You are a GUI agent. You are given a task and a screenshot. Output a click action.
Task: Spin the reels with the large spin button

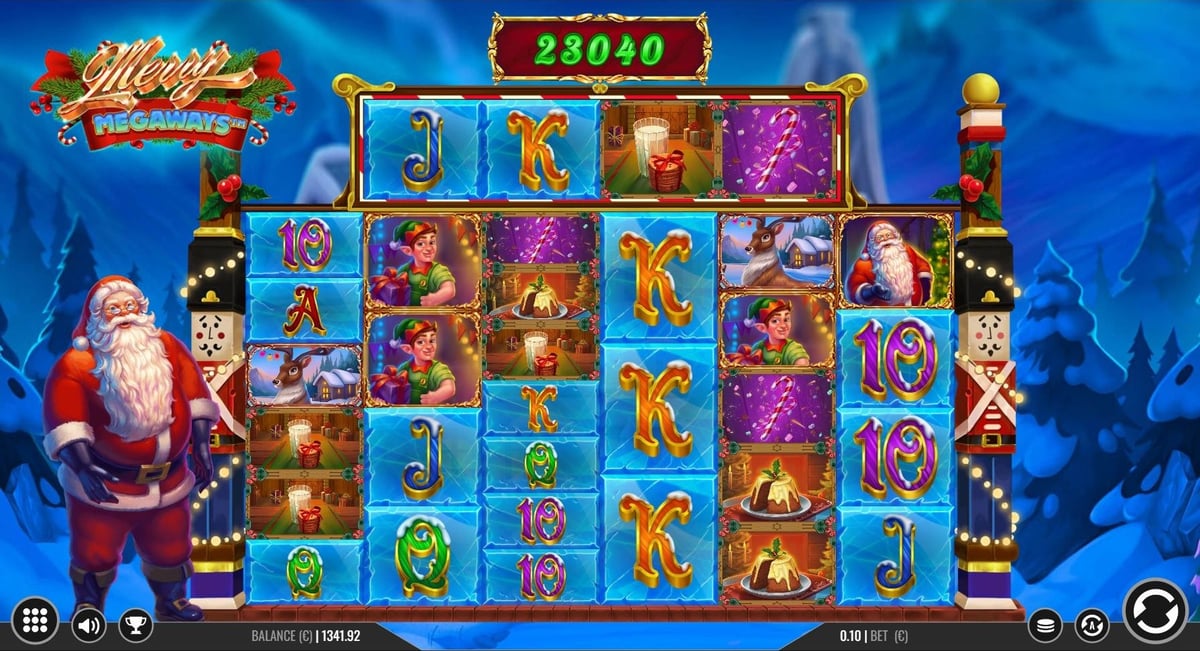[x=1155, y=611]
